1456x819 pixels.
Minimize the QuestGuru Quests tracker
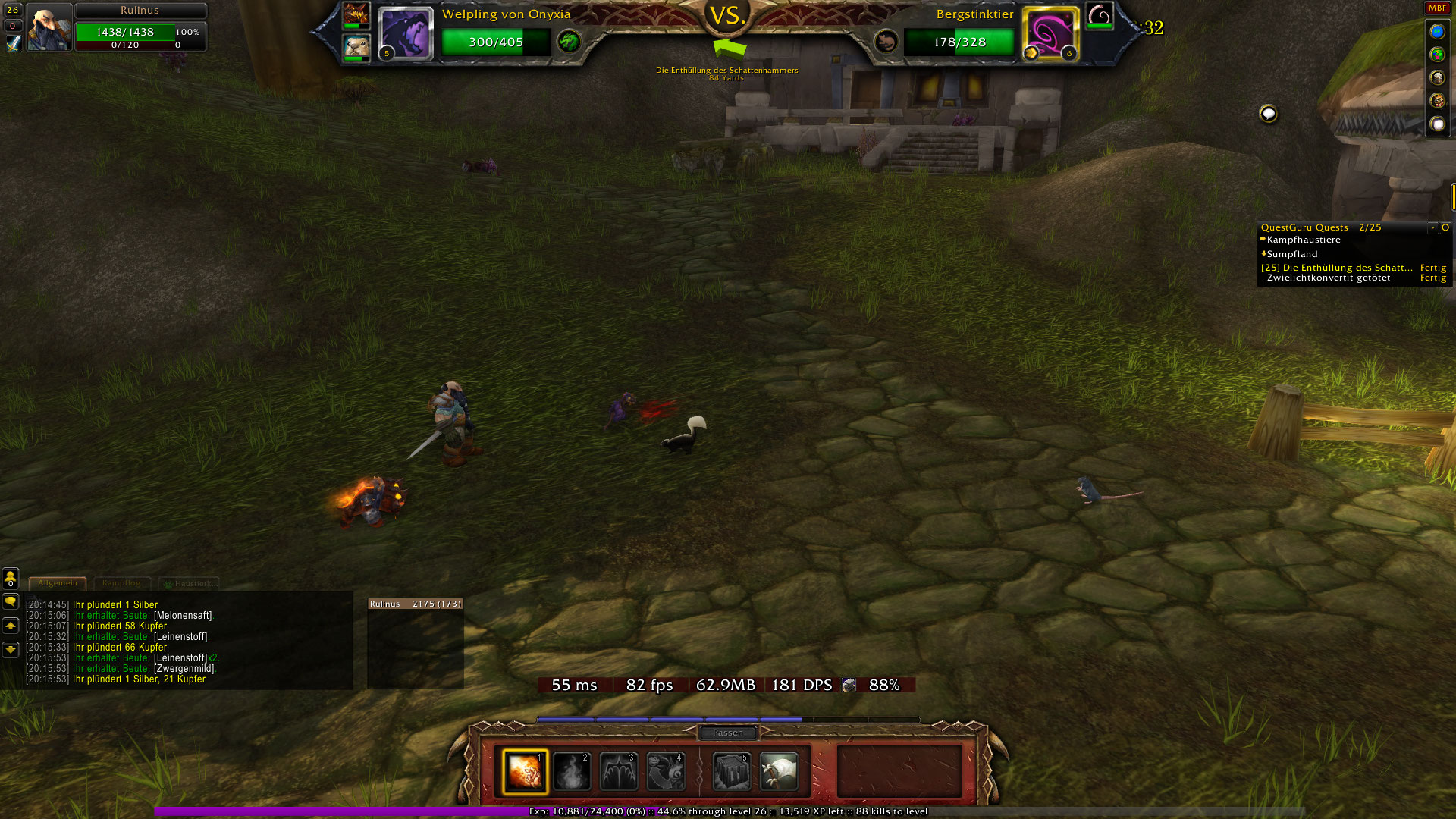[1432, 227]
